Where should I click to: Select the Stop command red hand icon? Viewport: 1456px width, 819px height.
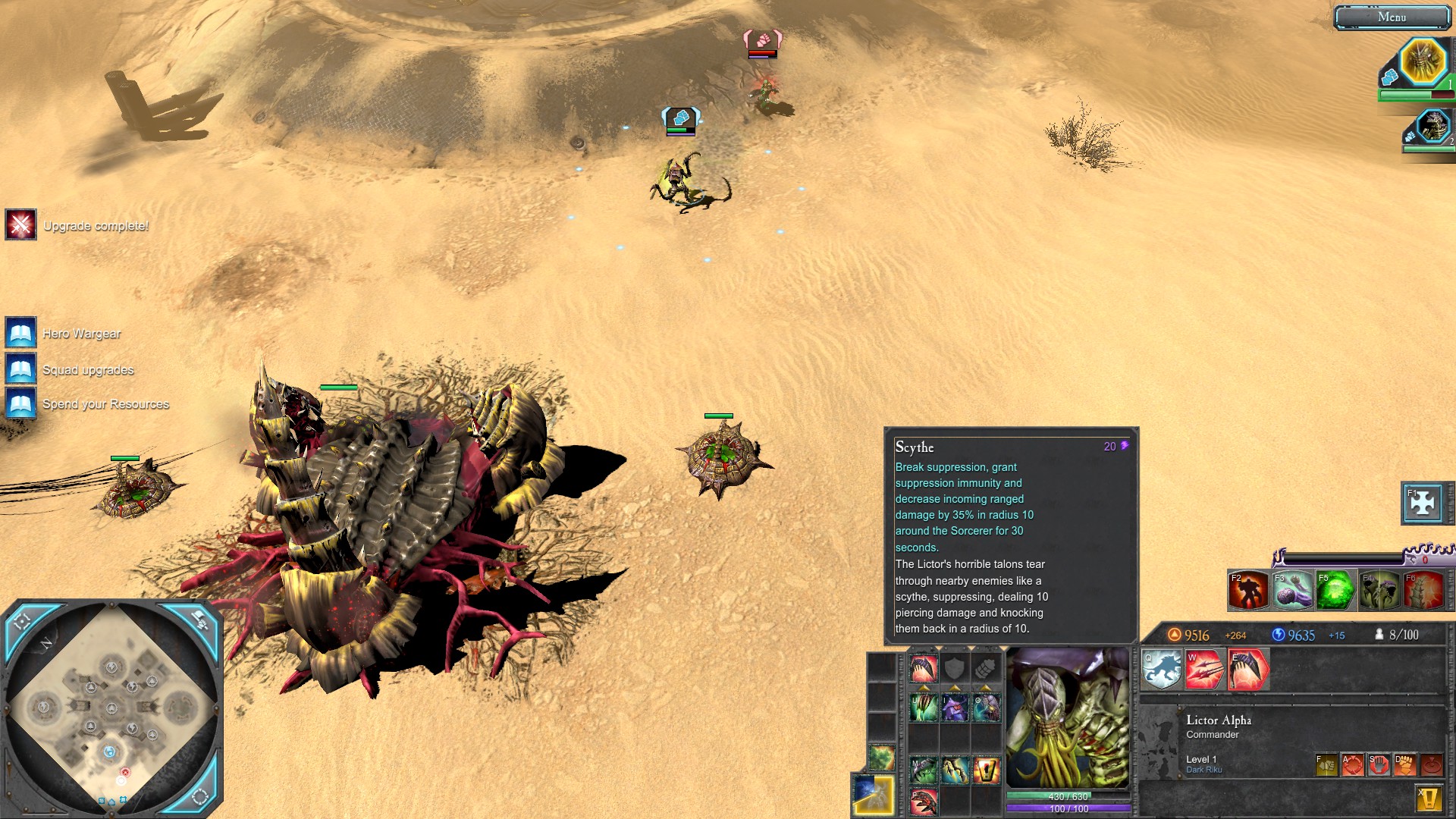[x=1379, y=764]
